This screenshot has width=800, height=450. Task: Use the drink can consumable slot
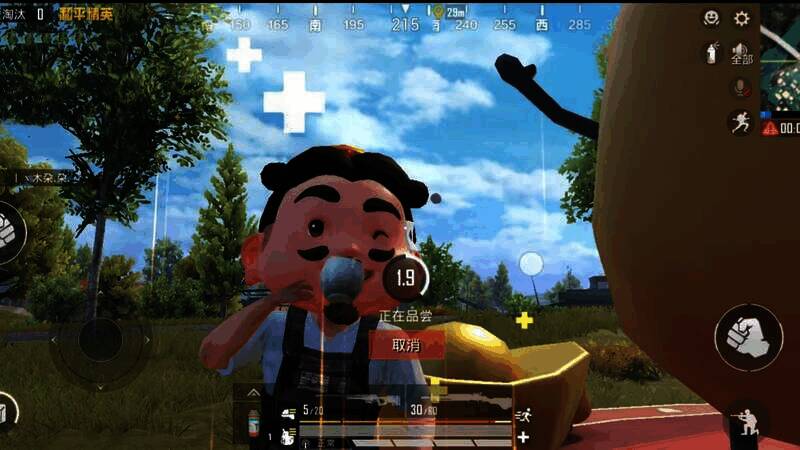(x=254, y=420)
